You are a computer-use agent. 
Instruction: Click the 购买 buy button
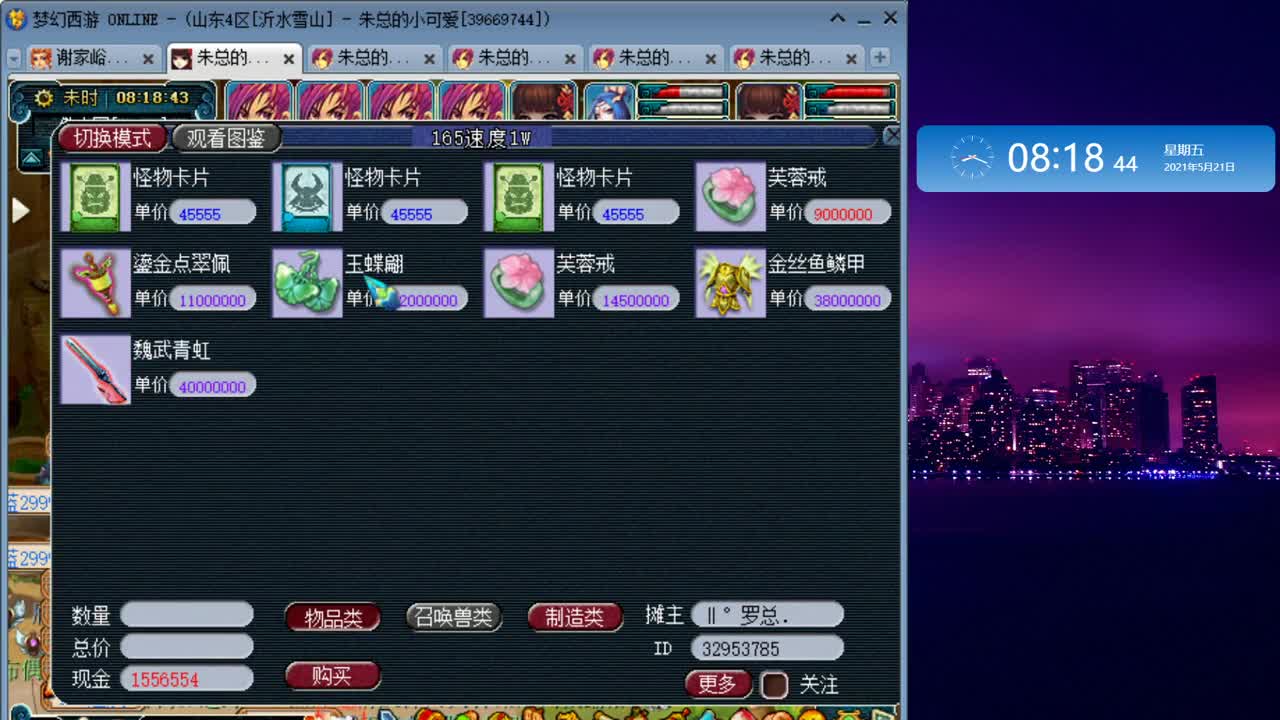(x=332, y=676)
